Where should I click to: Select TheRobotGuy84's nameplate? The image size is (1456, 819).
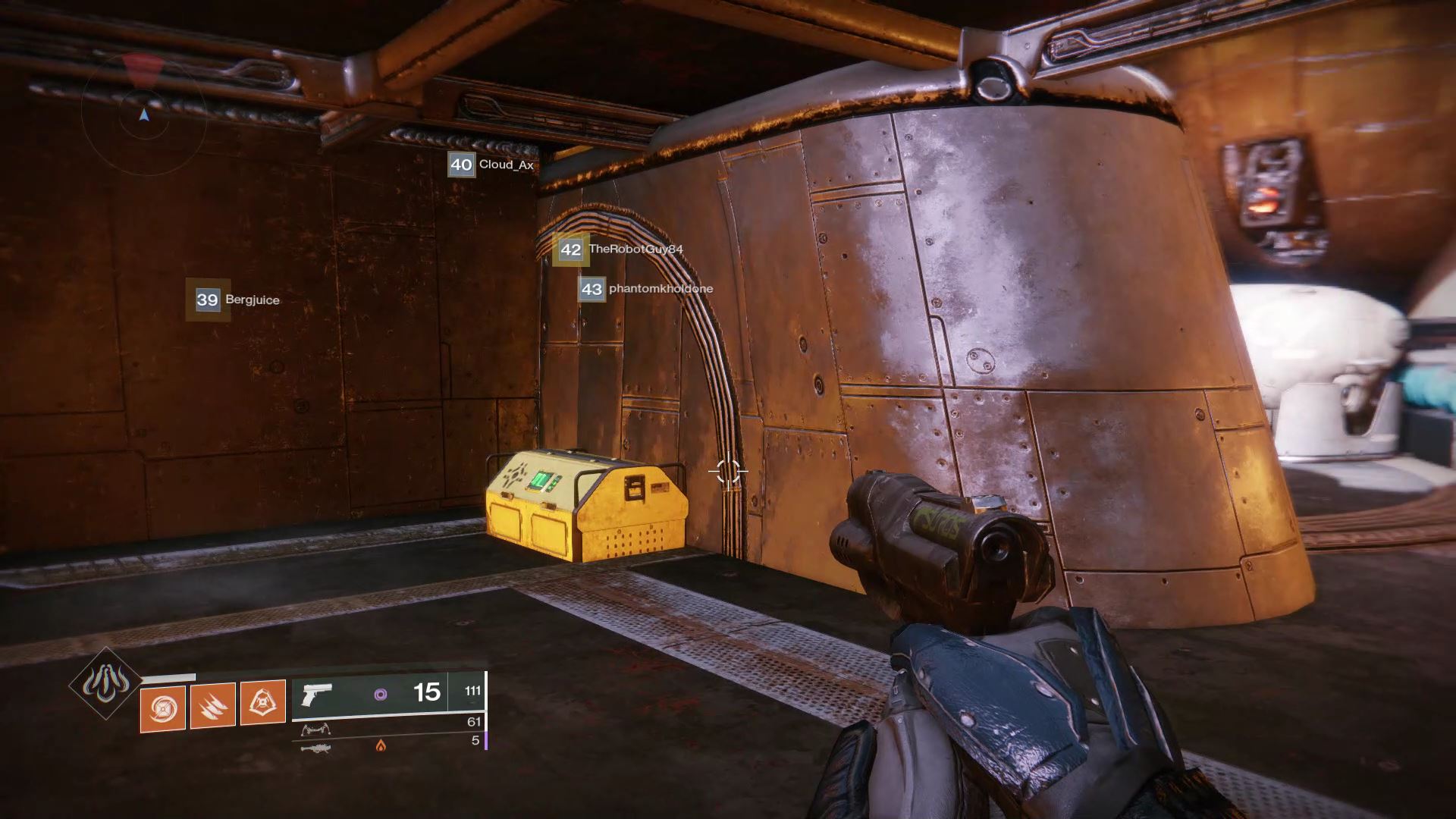click(x=620, y=249)
